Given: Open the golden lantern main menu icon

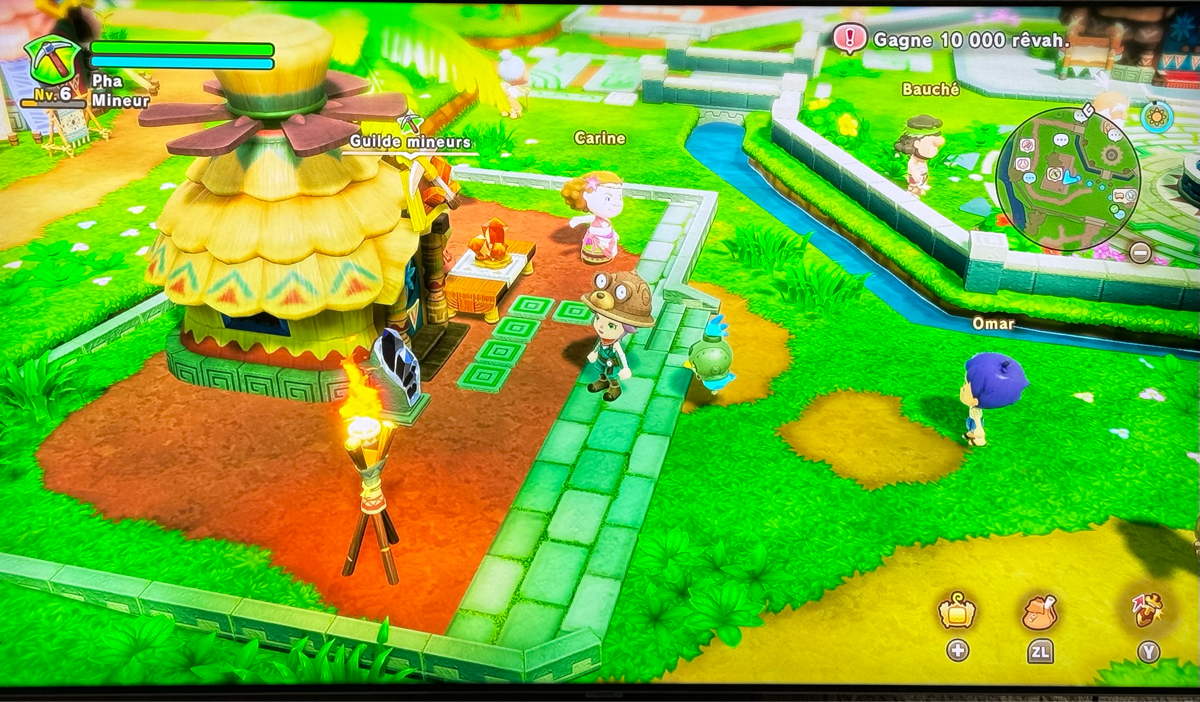Looking at the screenshot, I should pyautogui.click(x=957, y=611).
